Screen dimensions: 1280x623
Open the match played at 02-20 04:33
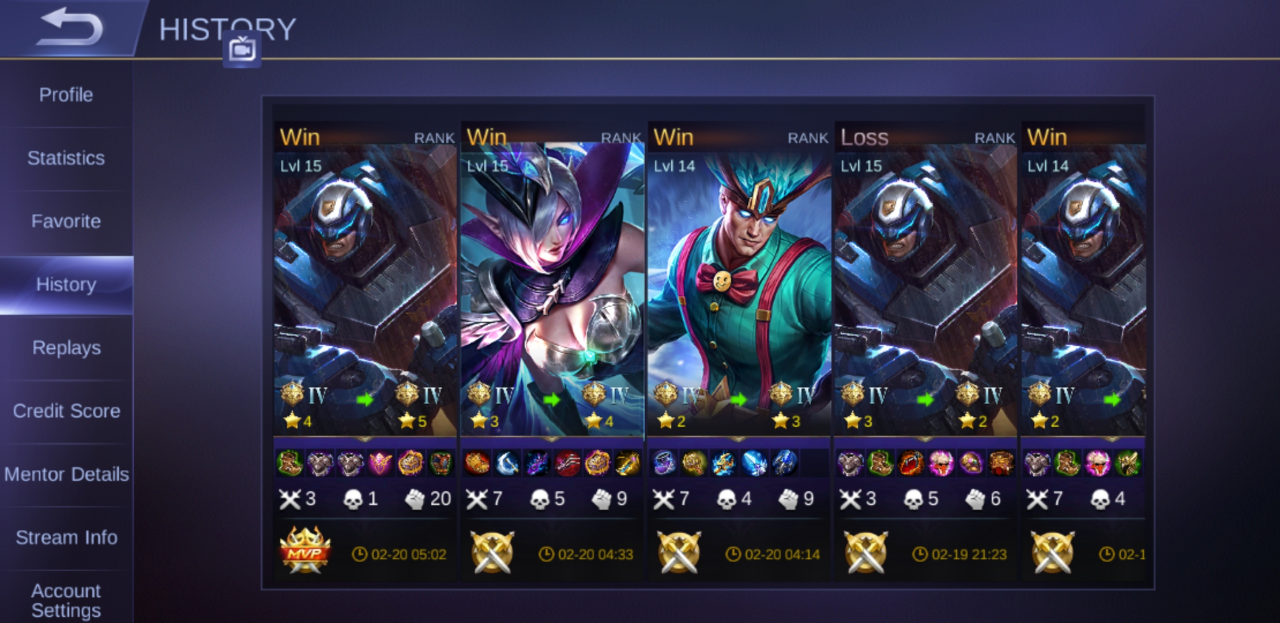[x=552, y=300]
